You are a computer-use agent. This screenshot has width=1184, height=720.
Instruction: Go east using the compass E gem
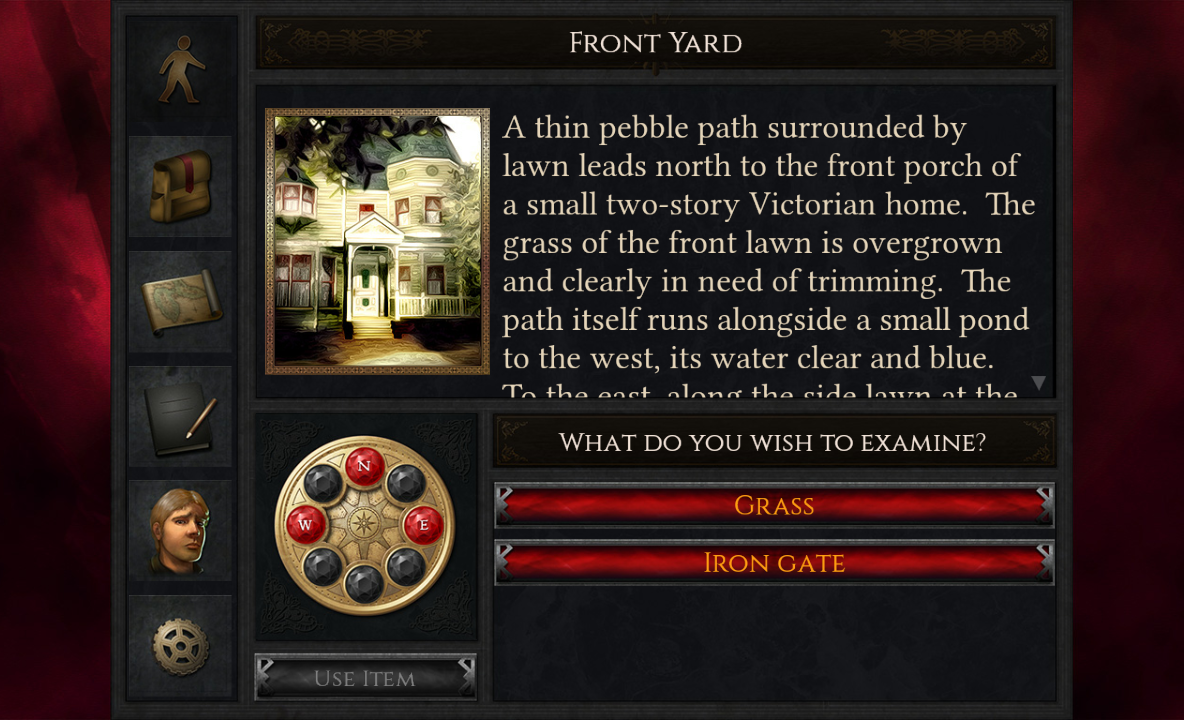click(422, 523)
